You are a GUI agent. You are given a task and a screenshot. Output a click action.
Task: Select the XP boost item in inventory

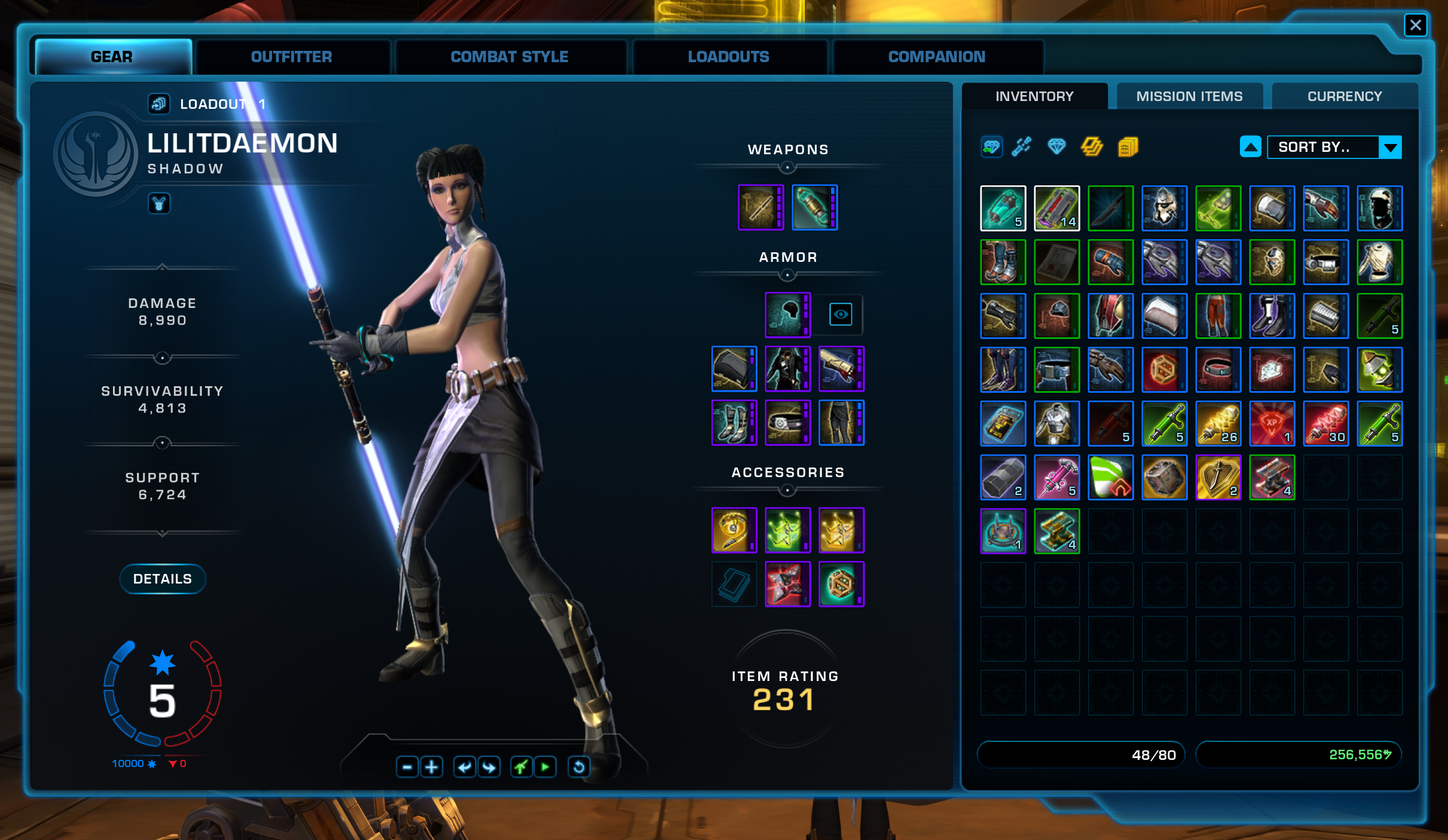(1272, 423)
